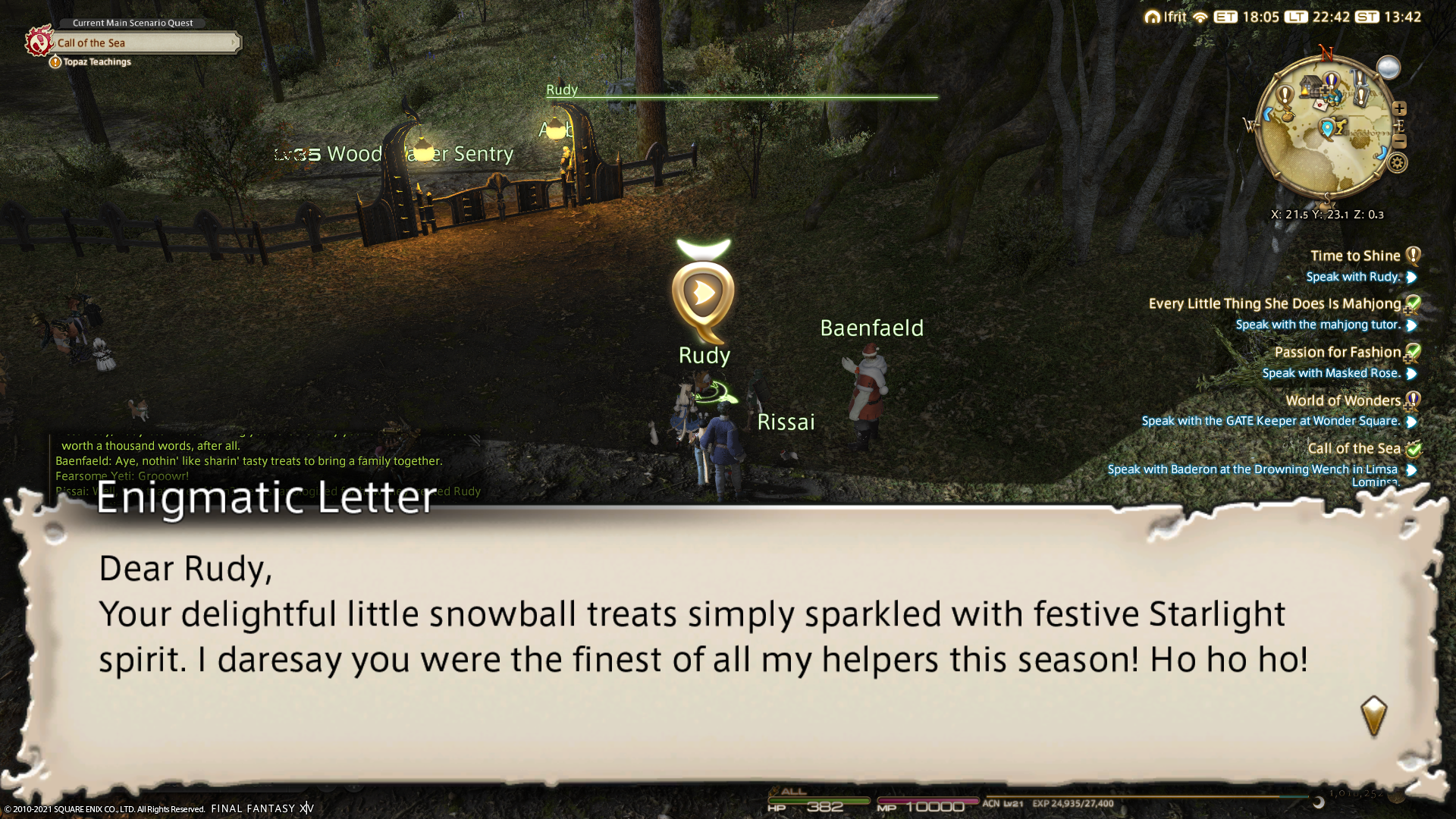Choose Call of the Sea in the duty list
This screenshot has height=819, width=1456.
1354,448
